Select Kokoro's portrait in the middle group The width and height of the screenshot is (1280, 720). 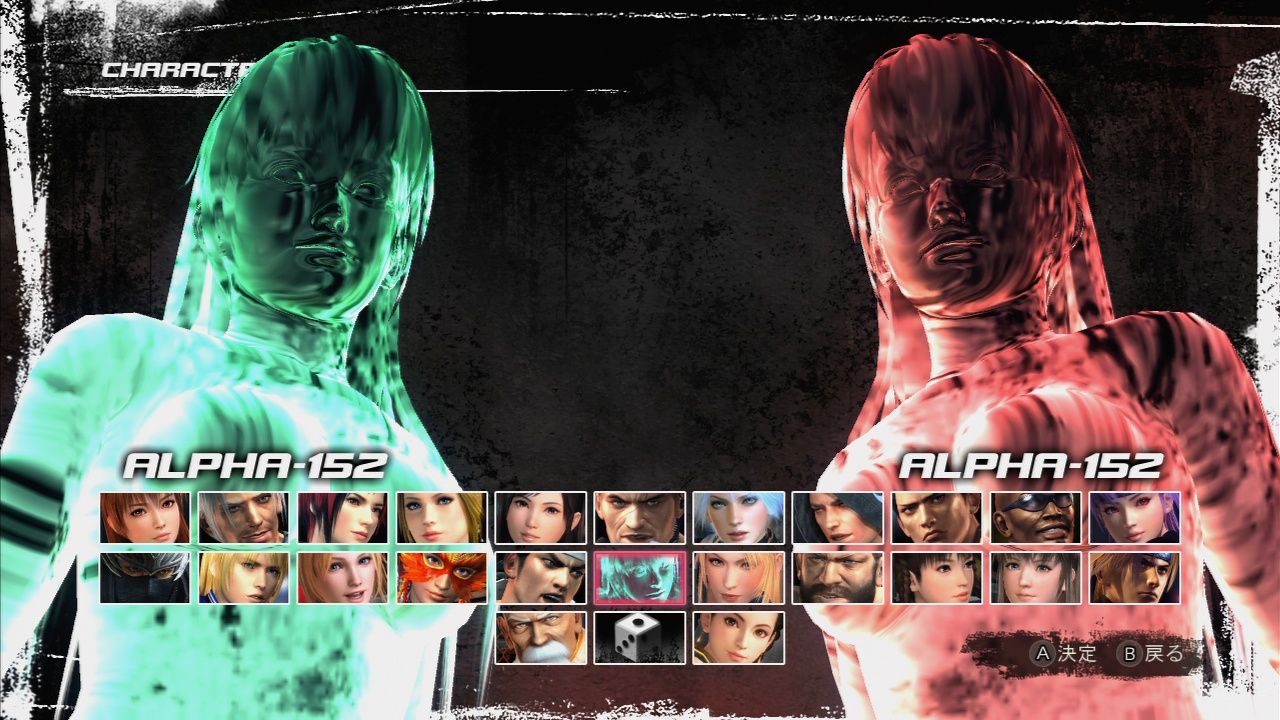(541, 518)
